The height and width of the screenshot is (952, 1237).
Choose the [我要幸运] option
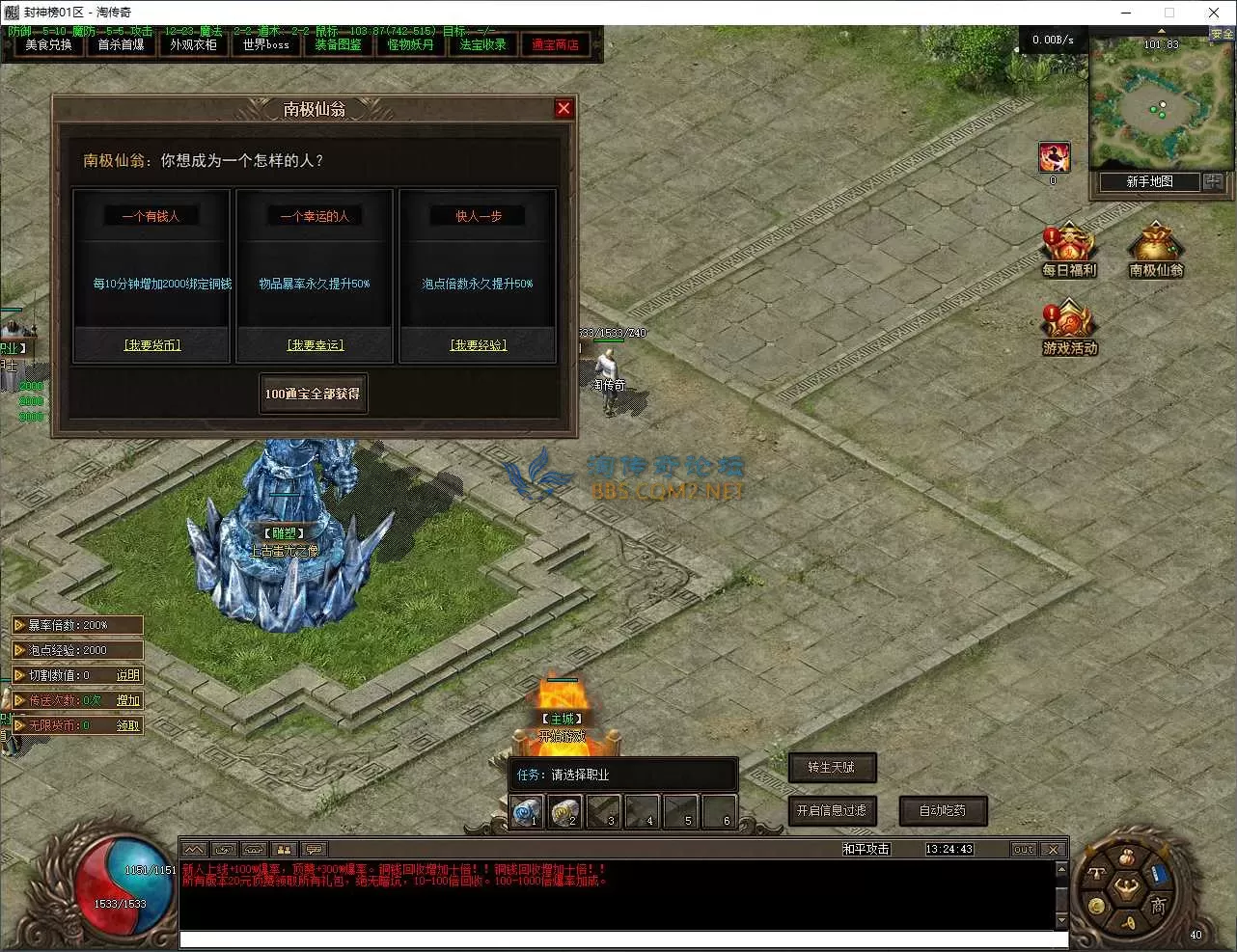[316, 345]
